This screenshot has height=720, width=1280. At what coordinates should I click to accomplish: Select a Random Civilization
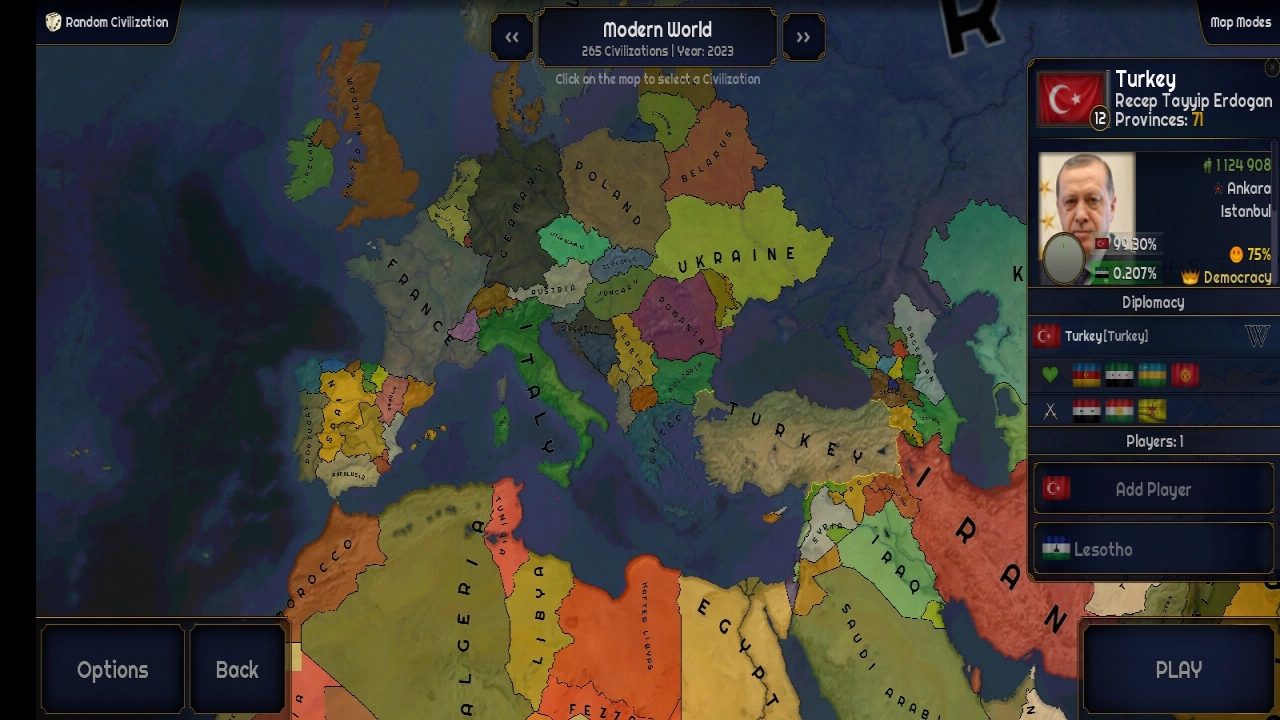click(107, 22)
